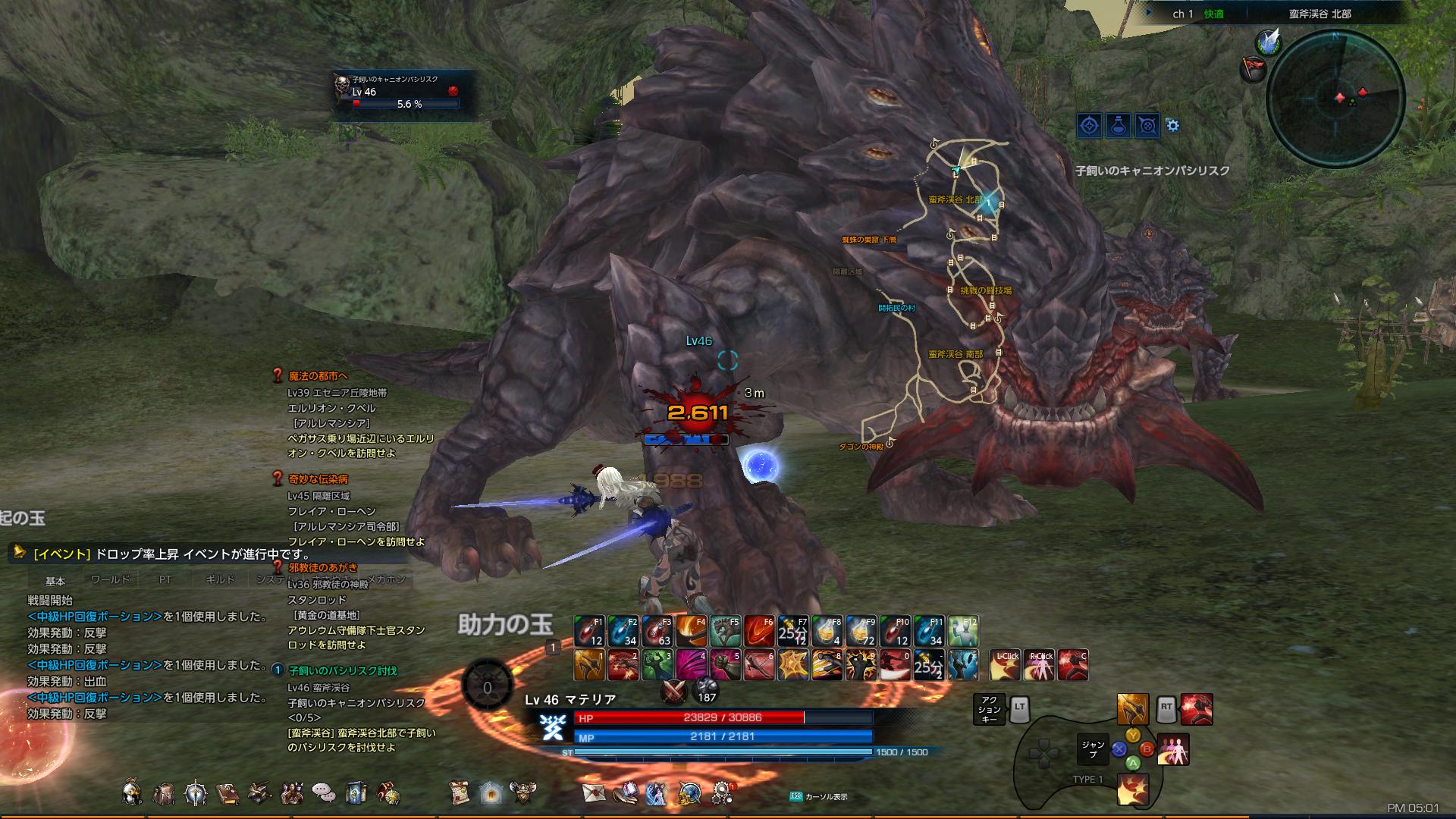Switch to the ワールド chat tab
This screenshot has height=819, width=1456.
tap(110, 579)
